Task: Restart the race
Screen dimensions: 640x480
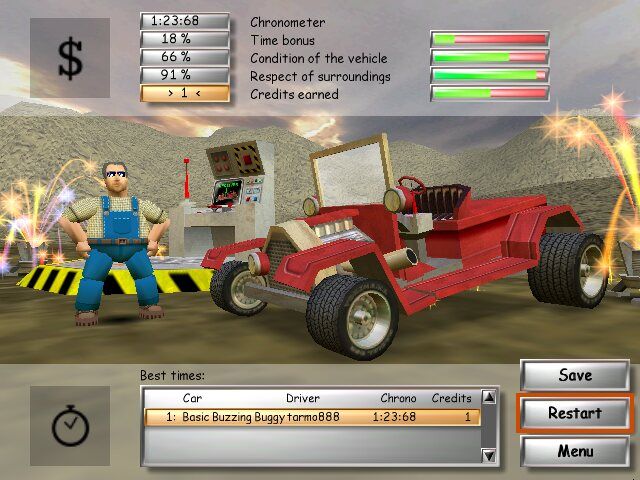Action: click(574, 413)
